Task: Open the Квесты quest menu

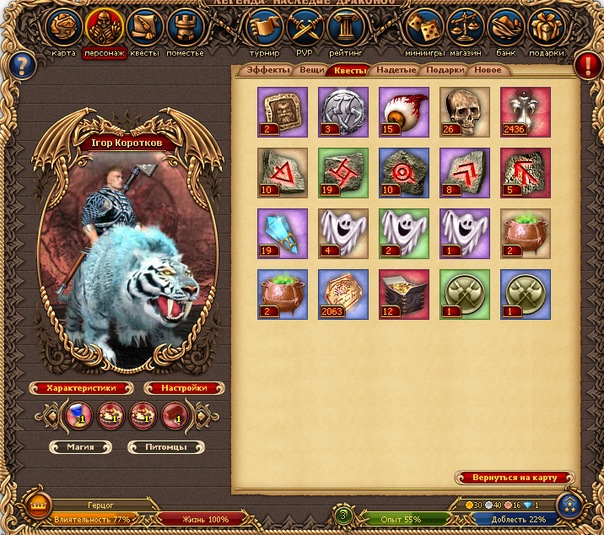Action: click(x=145, y=27)
